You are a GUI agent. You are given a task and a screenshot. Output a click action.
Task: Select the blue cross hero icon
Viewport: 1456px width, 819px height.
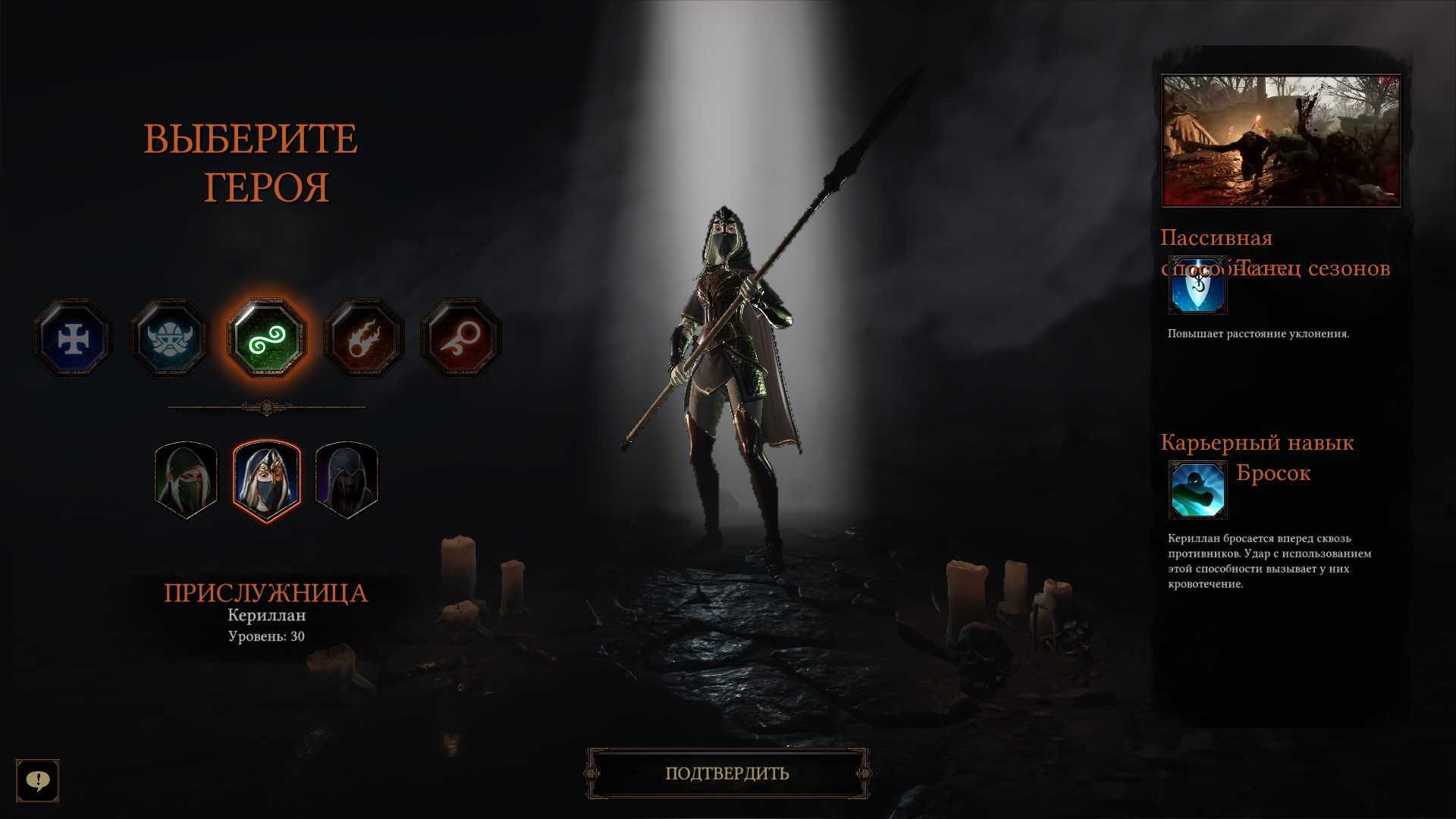click(x=73, y=338)
